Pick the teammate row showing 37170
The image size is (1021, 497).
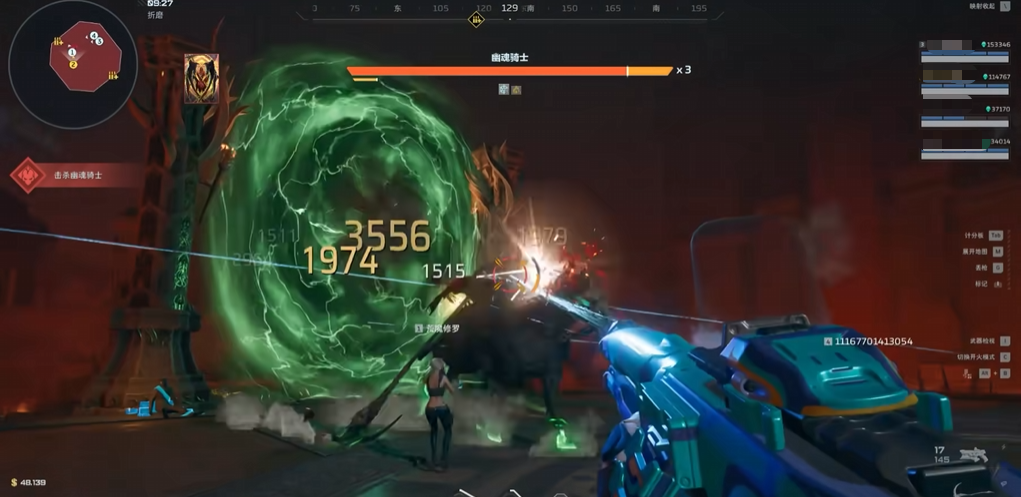pos(965,115)
